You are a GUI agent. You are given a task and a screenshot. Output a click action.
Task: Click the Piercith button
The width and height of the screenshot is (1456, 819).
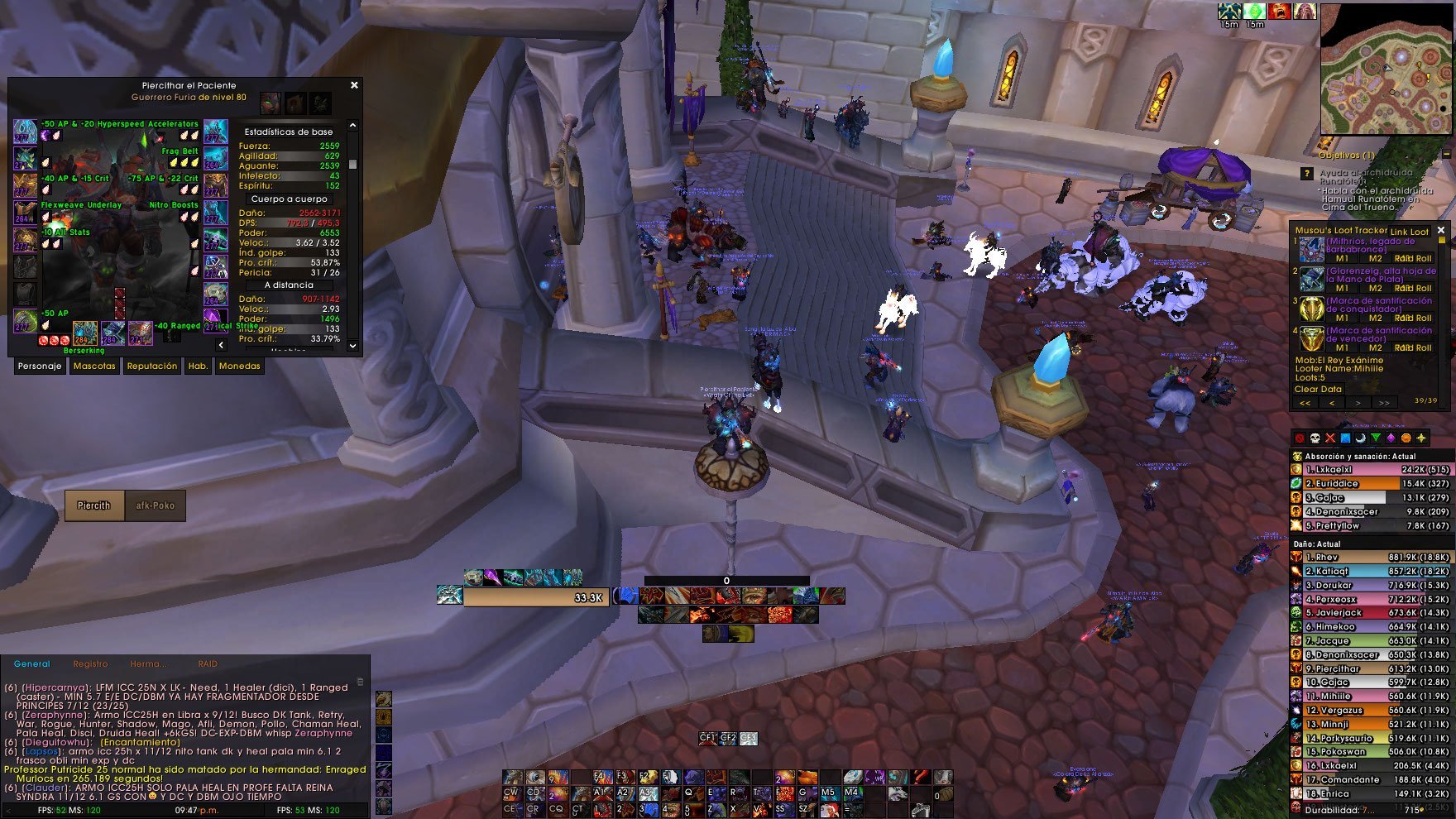click(94, 505)
